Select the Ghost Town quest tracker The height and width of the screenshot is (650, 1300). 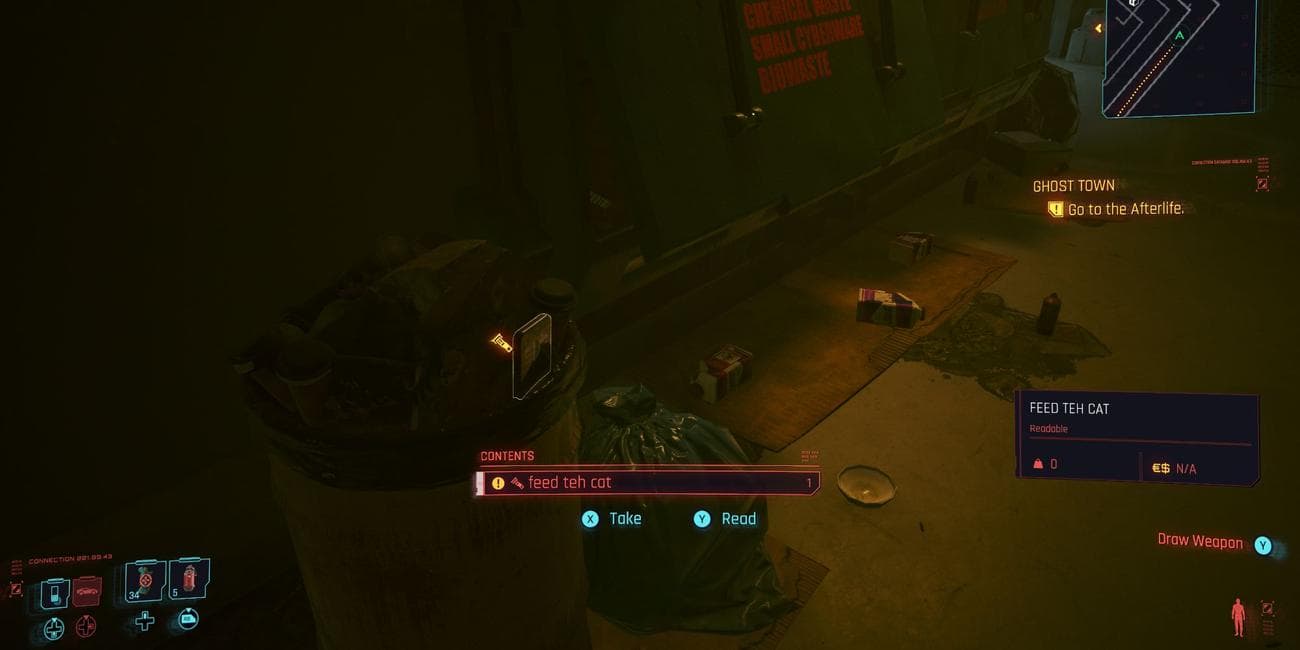[x=1073, y=186]
